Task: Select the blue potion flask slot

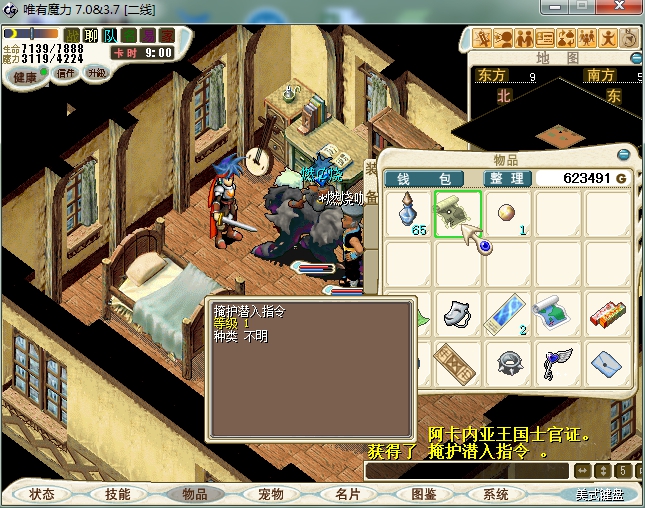Action: pyautogui.click(x=407, y=213)
